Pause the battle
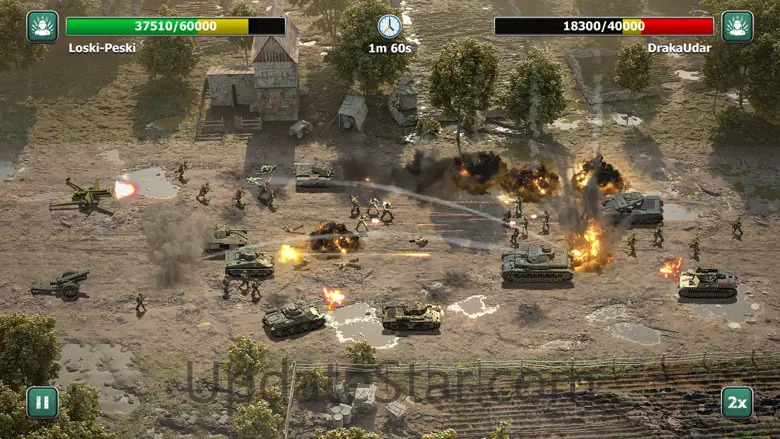The width and height of the screenshot is (780, 439). (42, 402)
